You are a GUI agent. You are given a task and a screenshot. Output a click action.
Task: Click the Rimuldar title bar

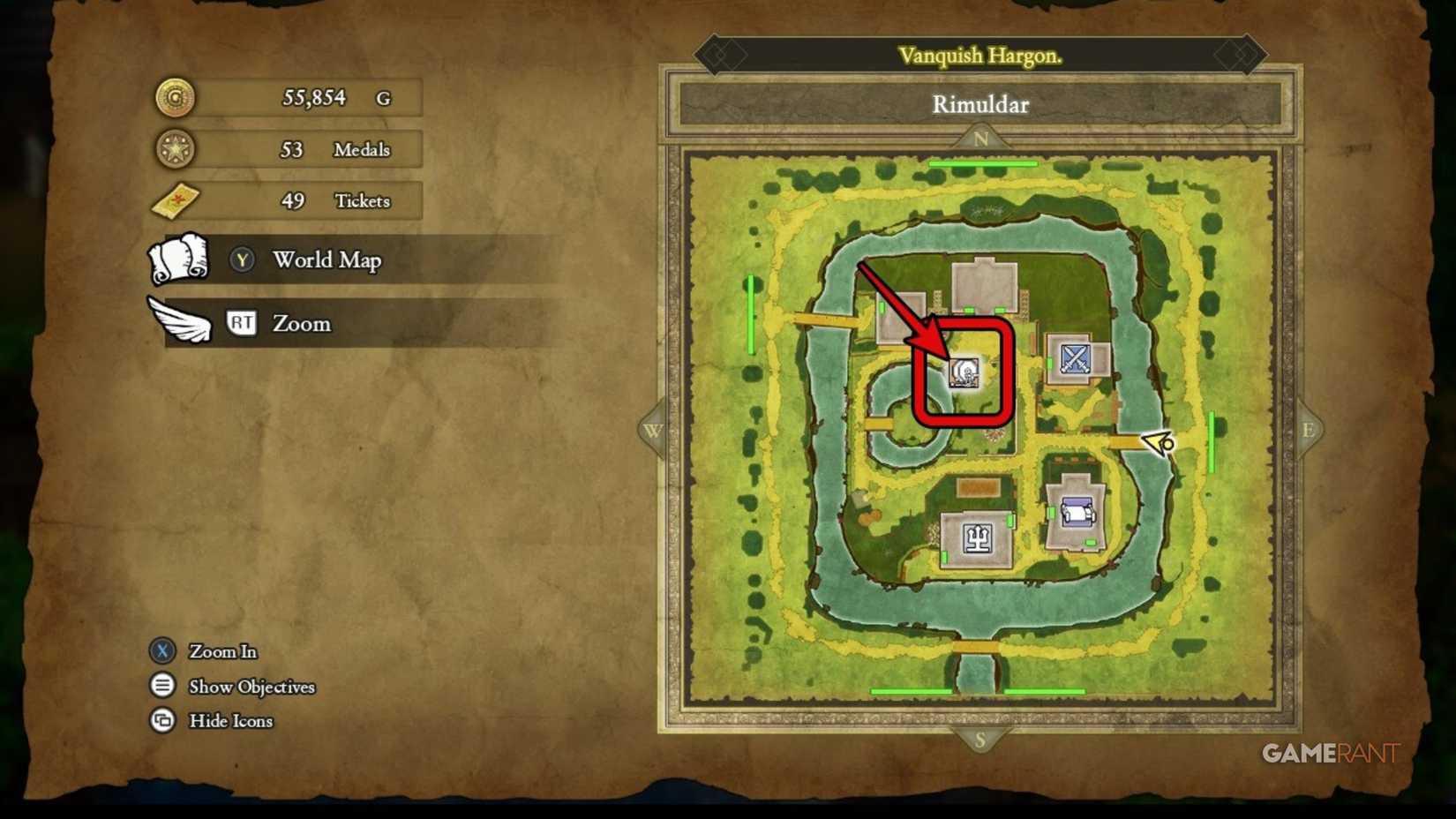click(979, 105)
